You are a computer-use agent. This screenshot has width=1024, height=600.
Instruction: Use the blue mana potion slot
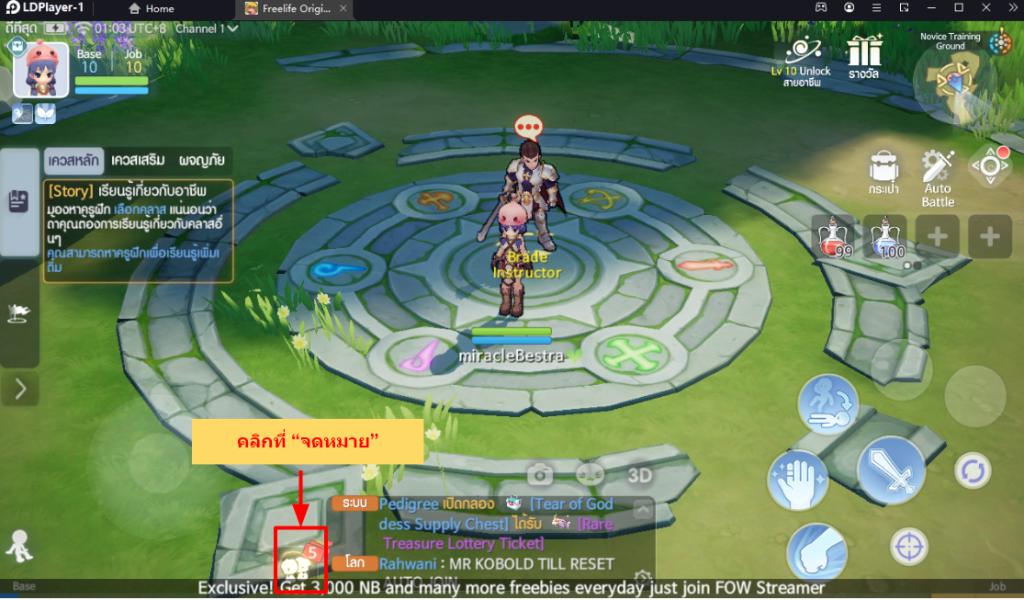(884, 236)
